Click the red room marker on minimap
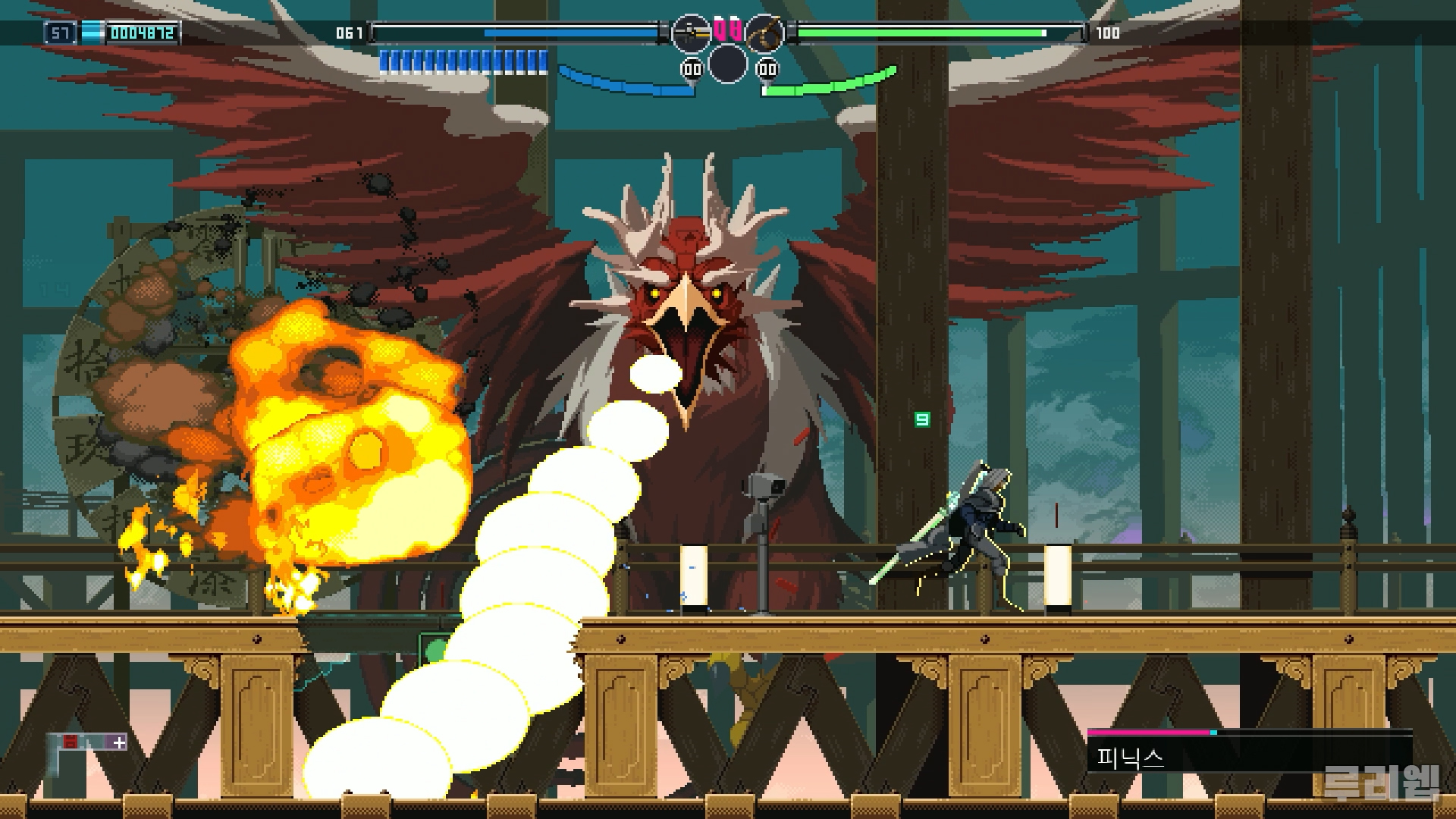The height and width of the screenshot is (819, 1456). pyautogui.click(x=70, y=742)
